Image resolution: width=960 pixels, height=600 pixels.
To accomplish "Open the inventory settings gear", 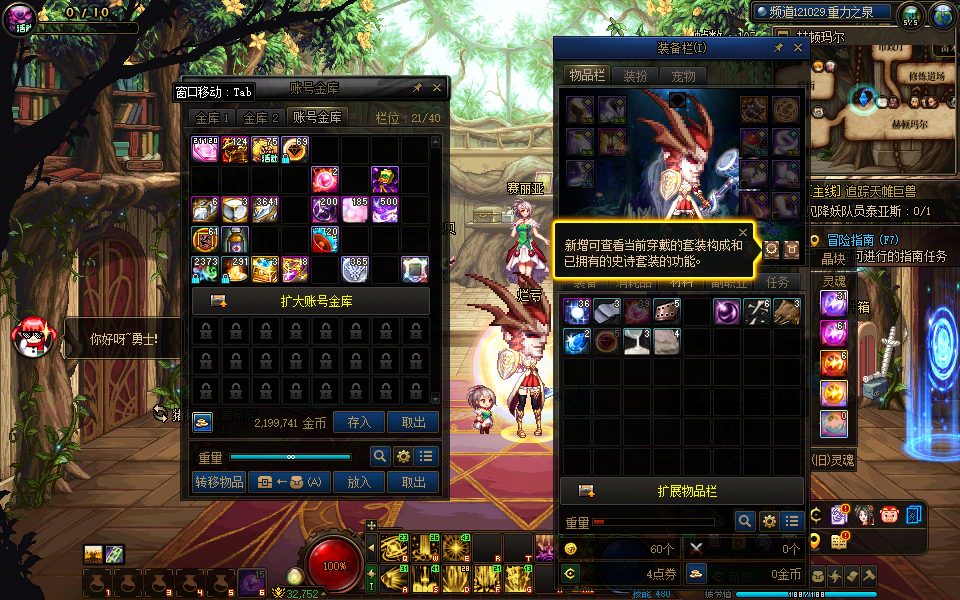I will point(768,521).
